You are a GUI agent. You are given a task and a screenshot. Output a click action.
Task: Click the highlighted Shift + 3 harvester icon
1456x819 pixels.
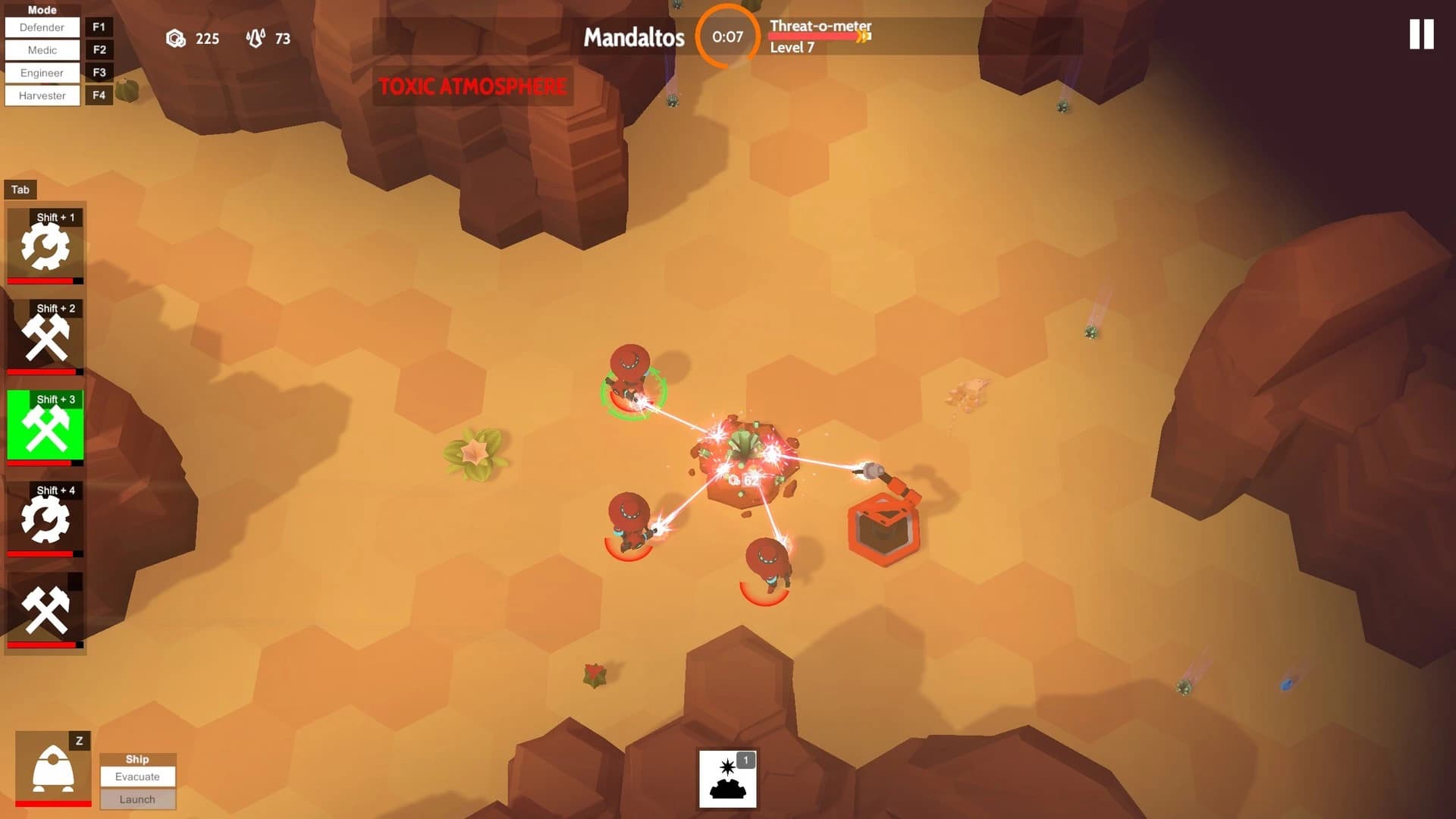click(x=45, y=426)
